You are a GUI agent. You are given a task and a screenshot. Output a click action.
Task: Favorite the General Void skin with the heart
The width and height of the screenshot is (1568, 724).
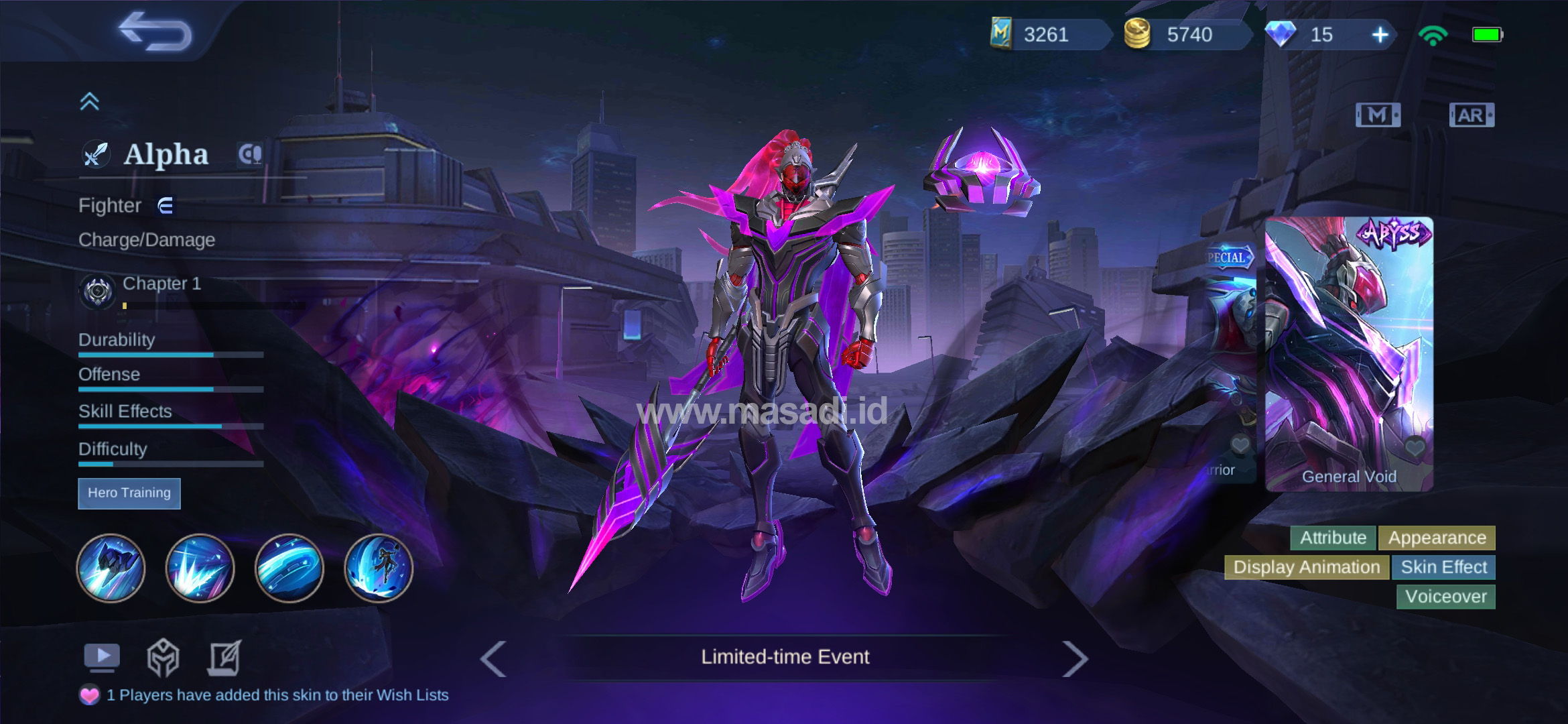click(1415, 448)
